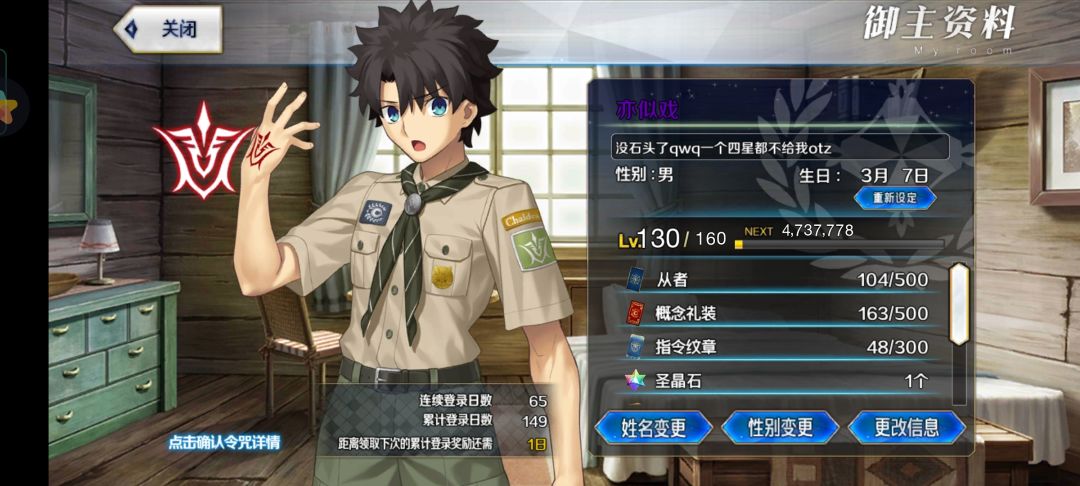Reset birthday with the 重新设定 button

pos(894,198)
